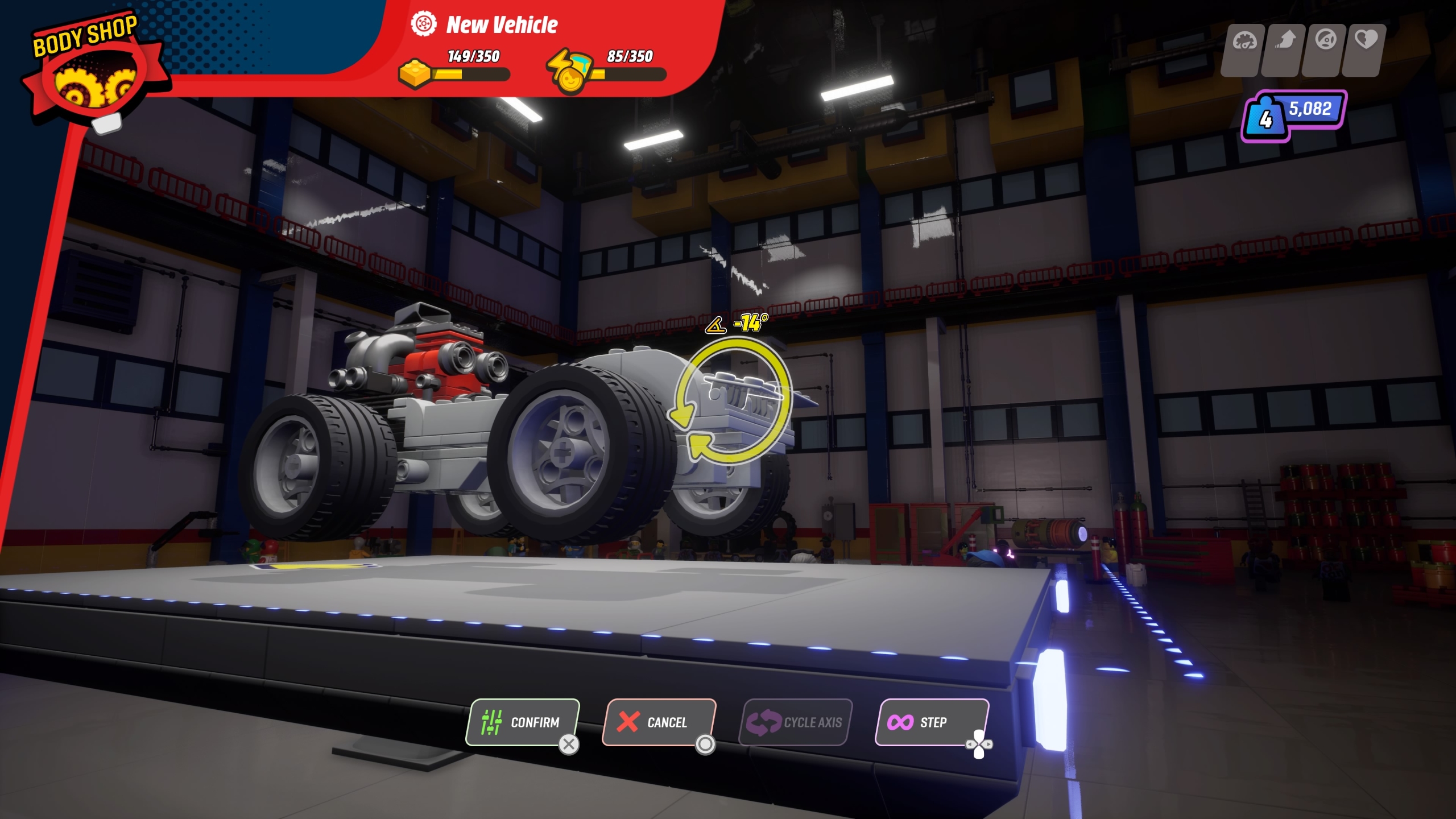The image size is (1456, 819).
Task: Select the steering wheel handling card
Action: tap(1325, 49)
